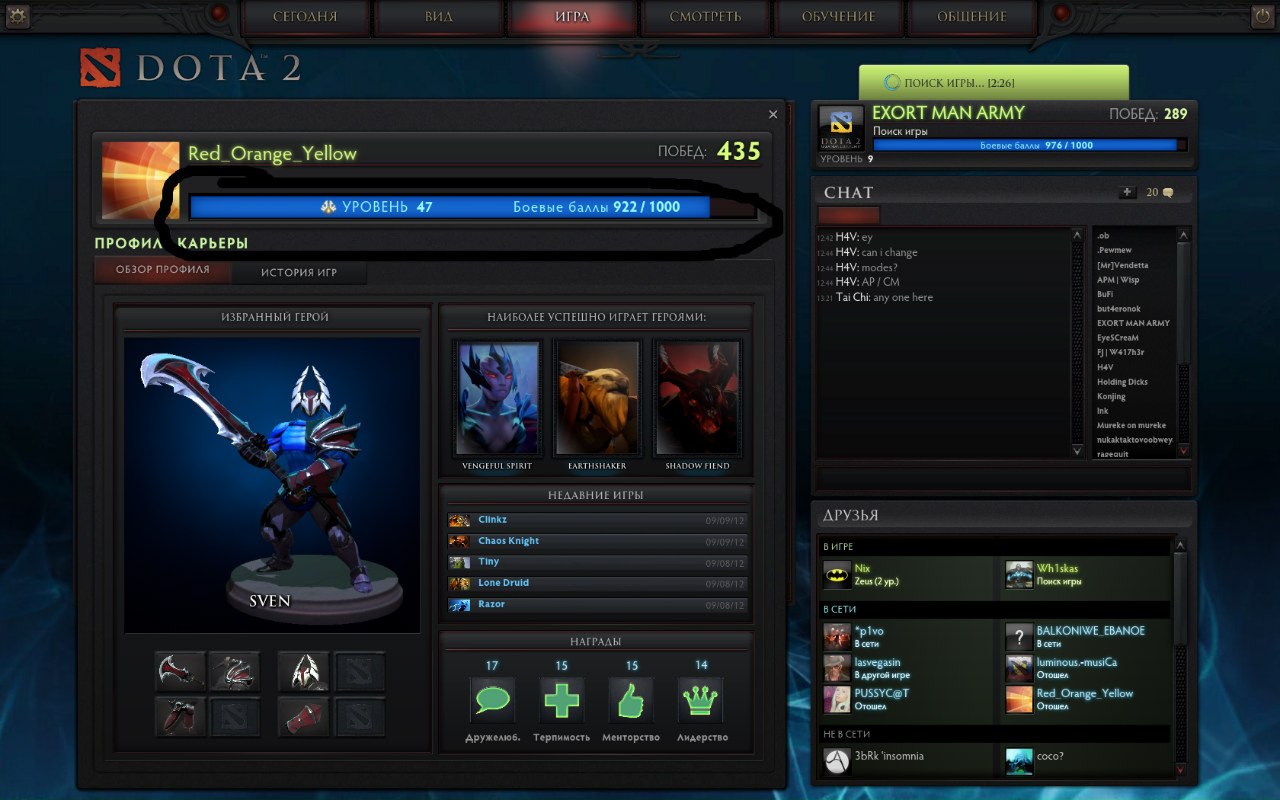Image resolution: width=1280 pixels, height=800 pixels.
Task: Open the Смотреть top menu
Action: 705,17
